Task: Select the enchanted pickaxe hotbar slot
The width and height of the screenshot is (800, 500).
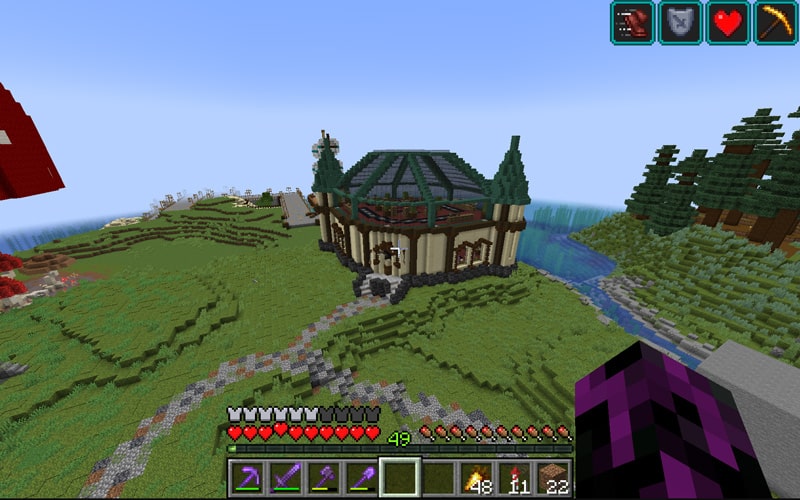Action: pyautogui.click(x=247, y=477)
